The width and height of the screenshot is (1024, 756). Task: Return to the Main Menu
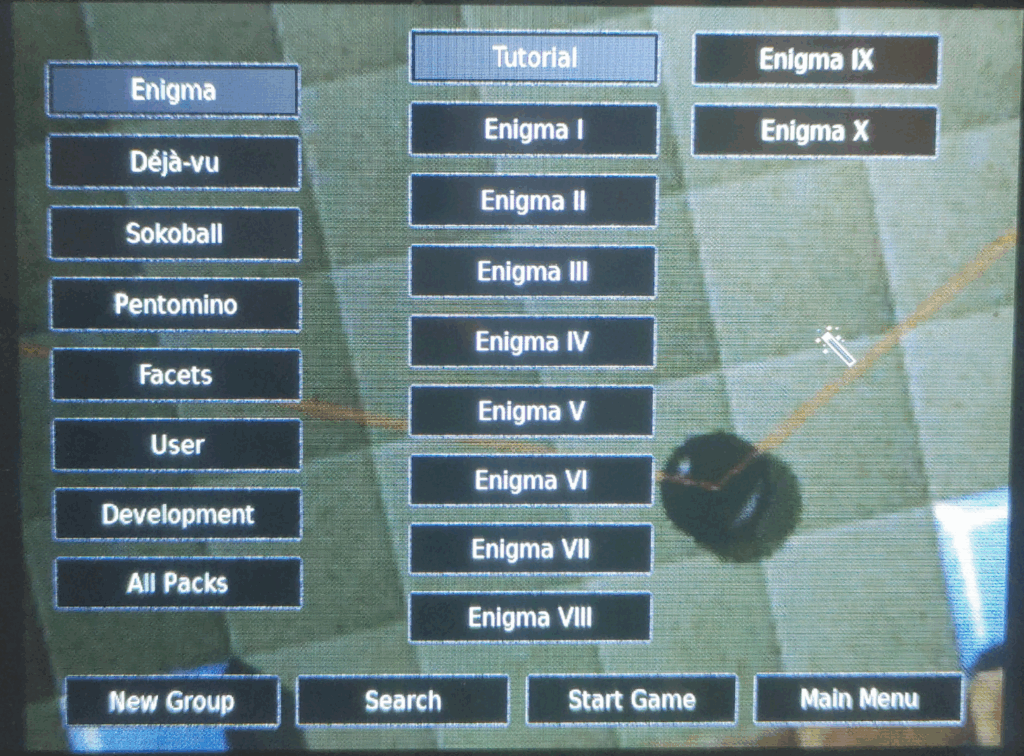tap(859, 698)
